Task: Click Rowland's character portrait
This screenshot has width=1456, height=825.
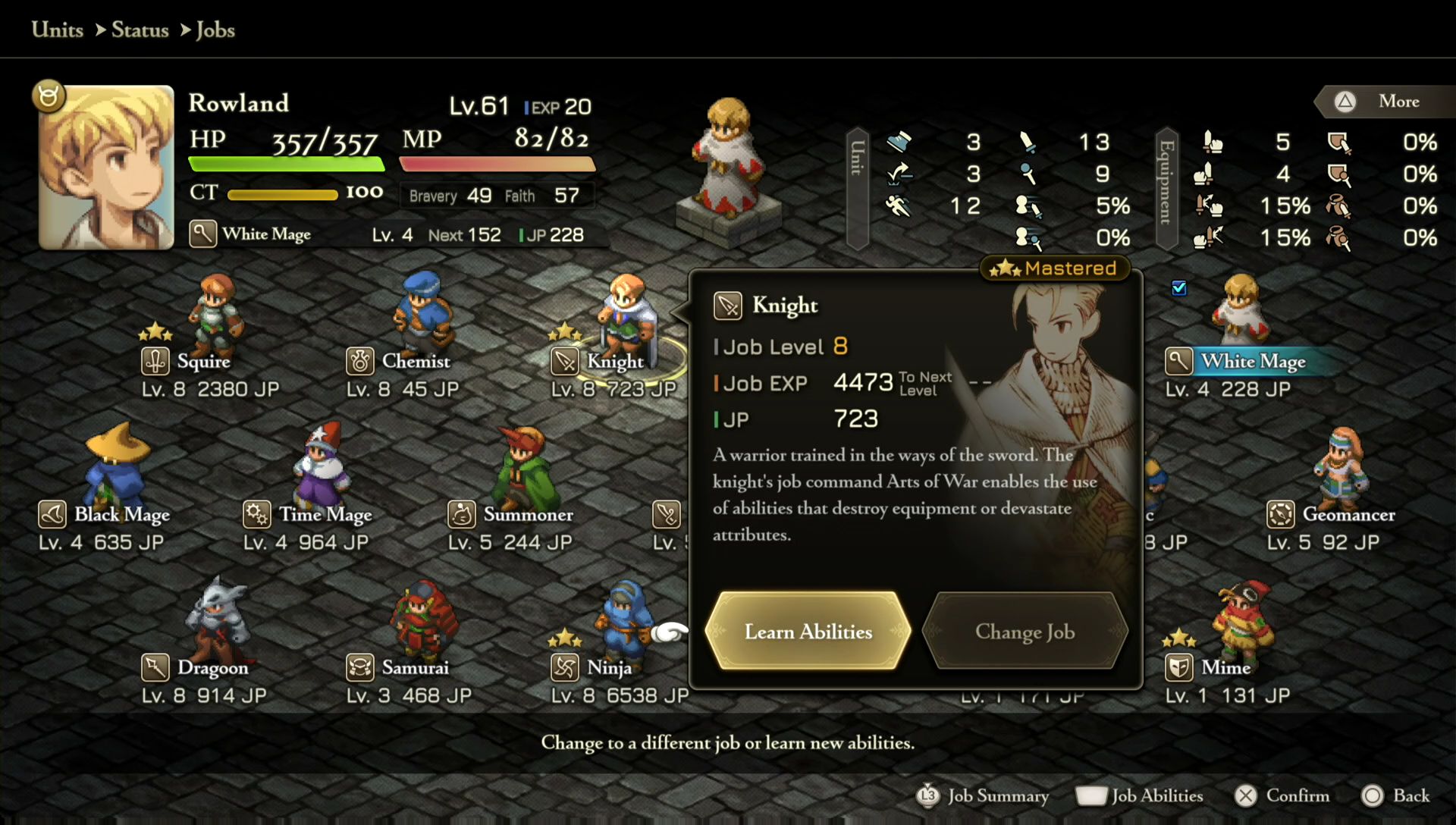Action: (x=106, y=167)
